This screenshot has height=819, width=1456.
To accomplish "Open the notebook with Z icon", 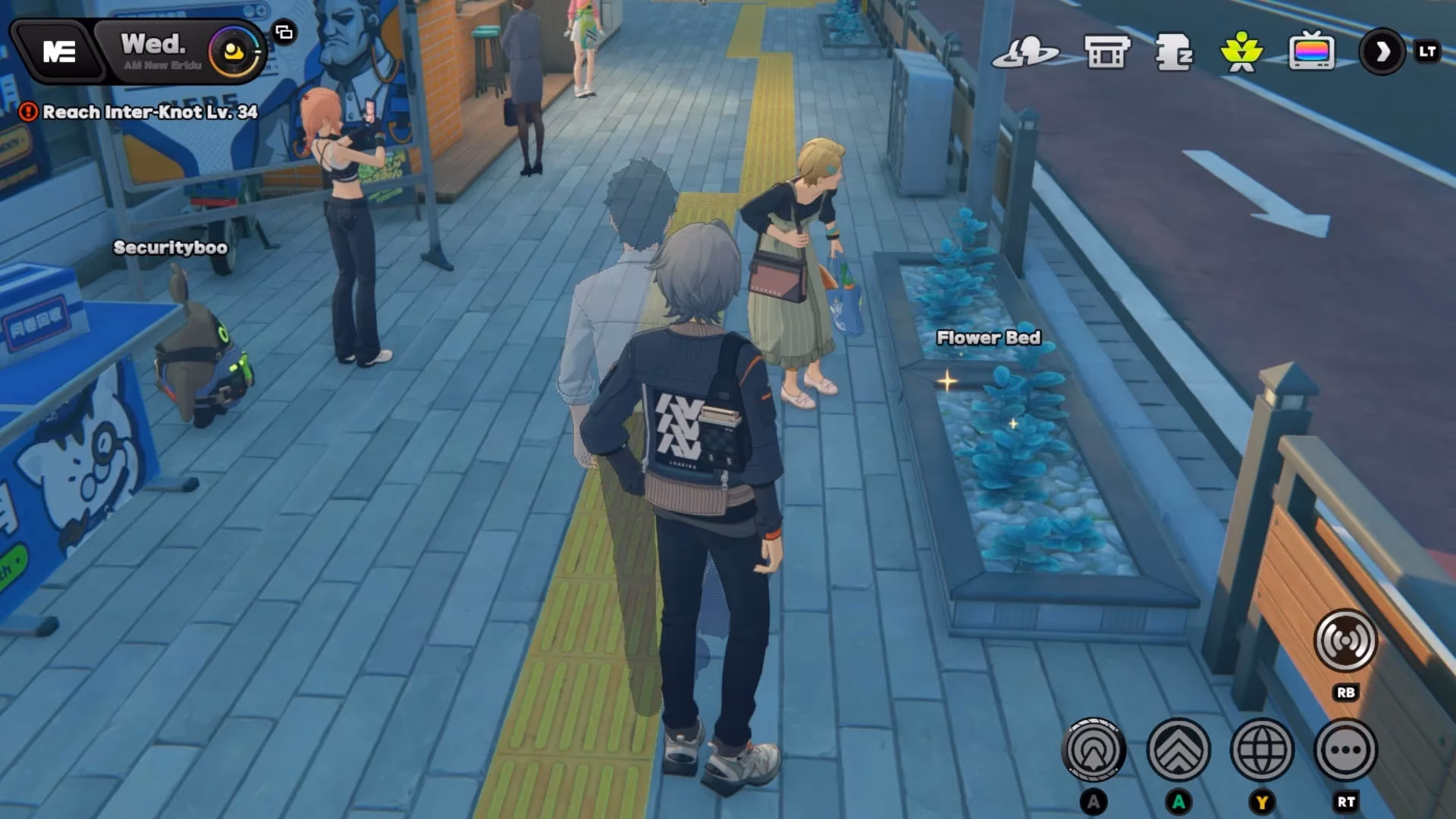I will point(1173,52).
